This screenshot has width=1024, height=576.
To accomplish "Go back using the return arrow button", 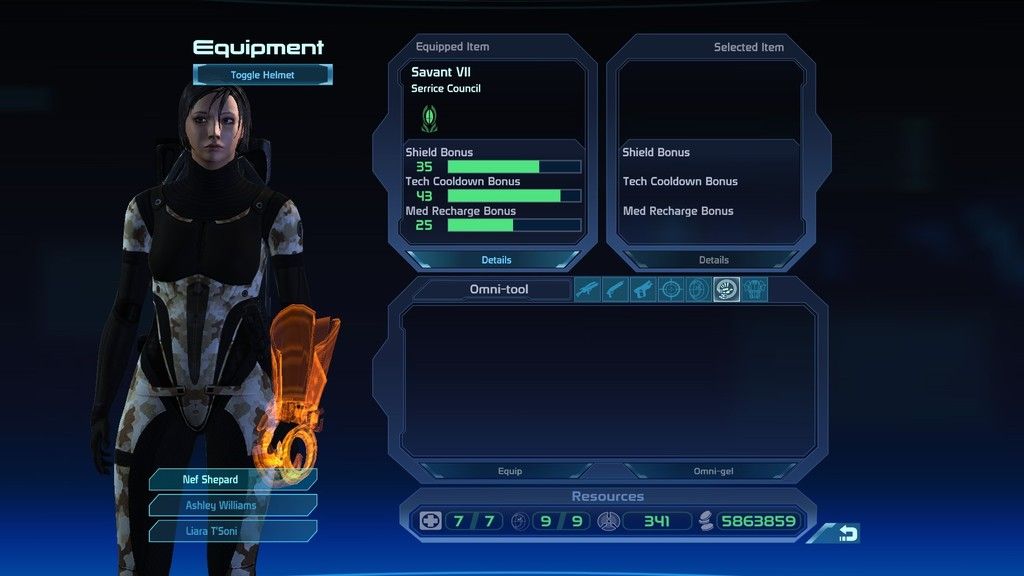I will pyautogui.click(x=847, y=534).
